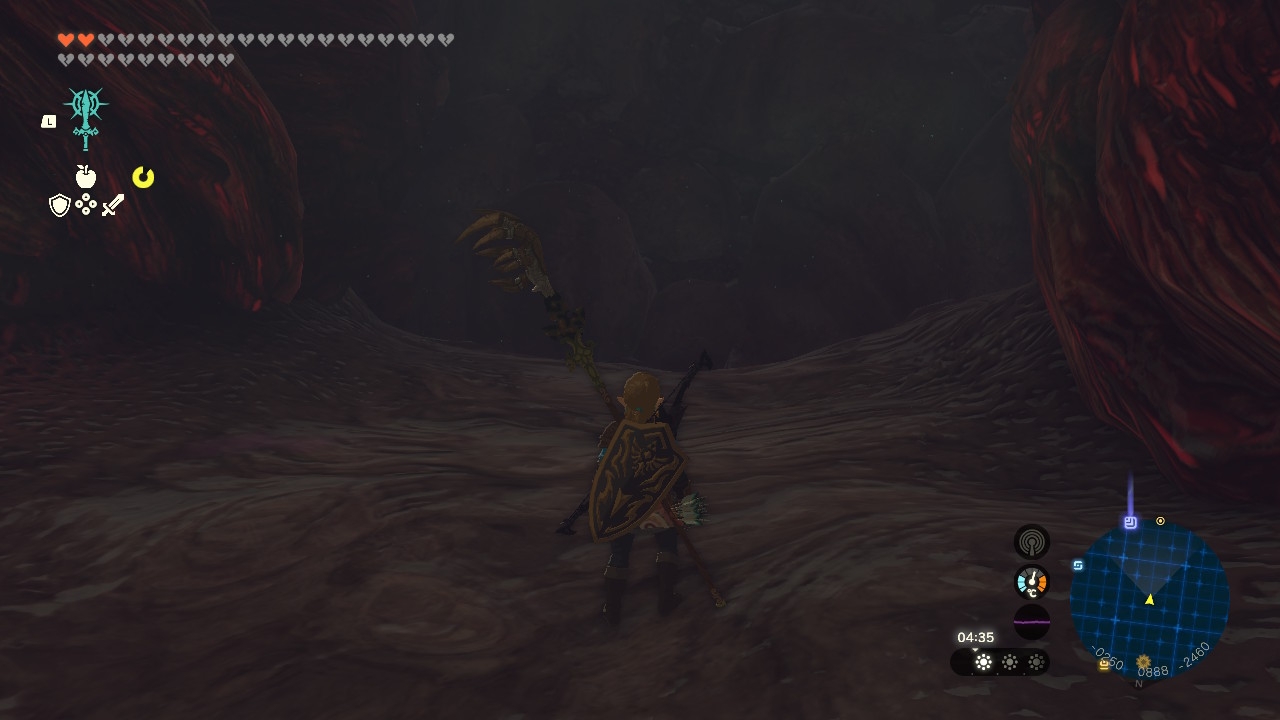This screenshot has width=1280, height=720.
Task: Click the light-blue swirl marker on minimap edge
Action: (x=1078, y=565)
